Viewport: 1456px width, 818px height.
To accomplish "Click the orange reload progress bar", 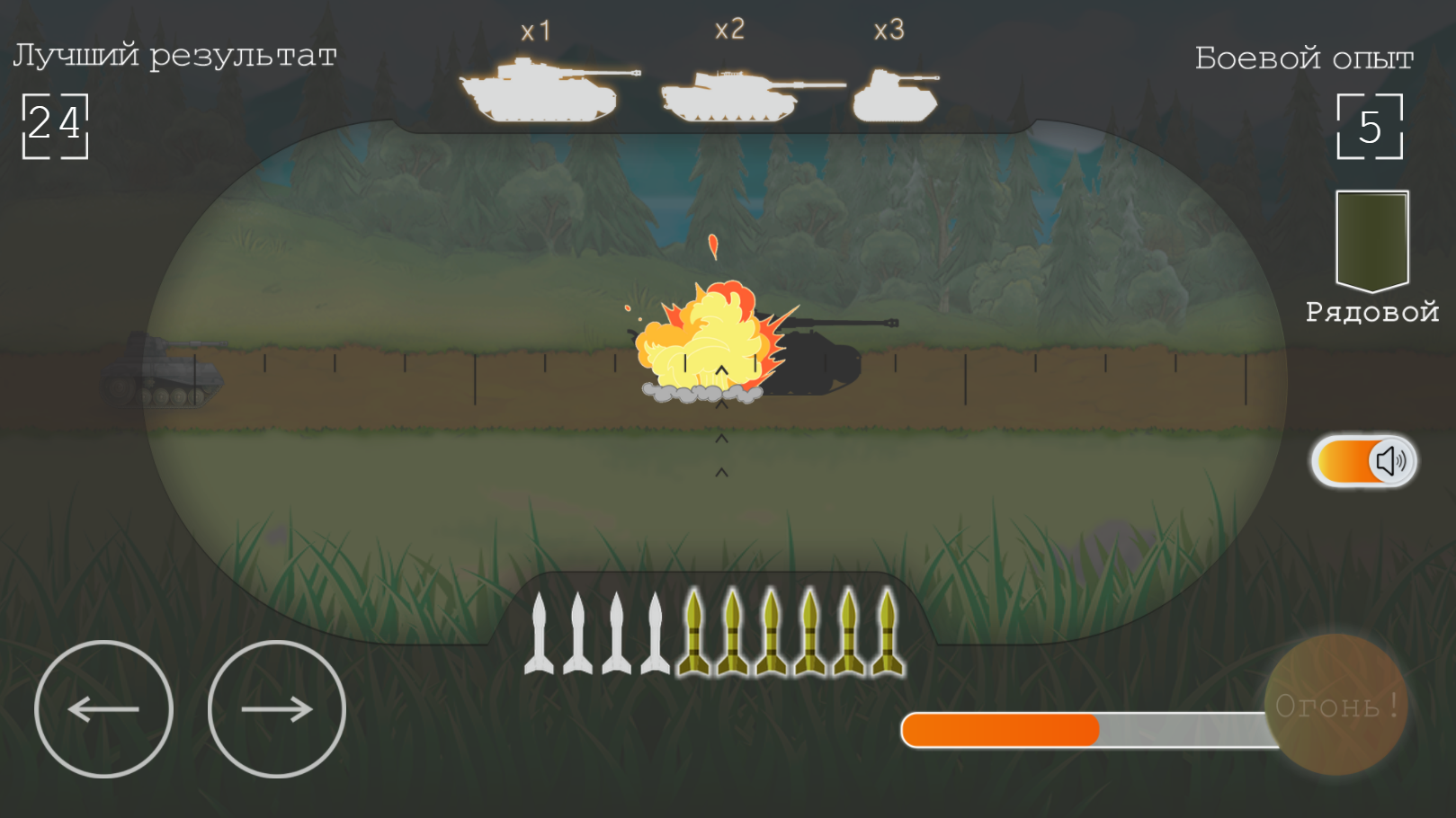I will click(x=1001, y=728).
